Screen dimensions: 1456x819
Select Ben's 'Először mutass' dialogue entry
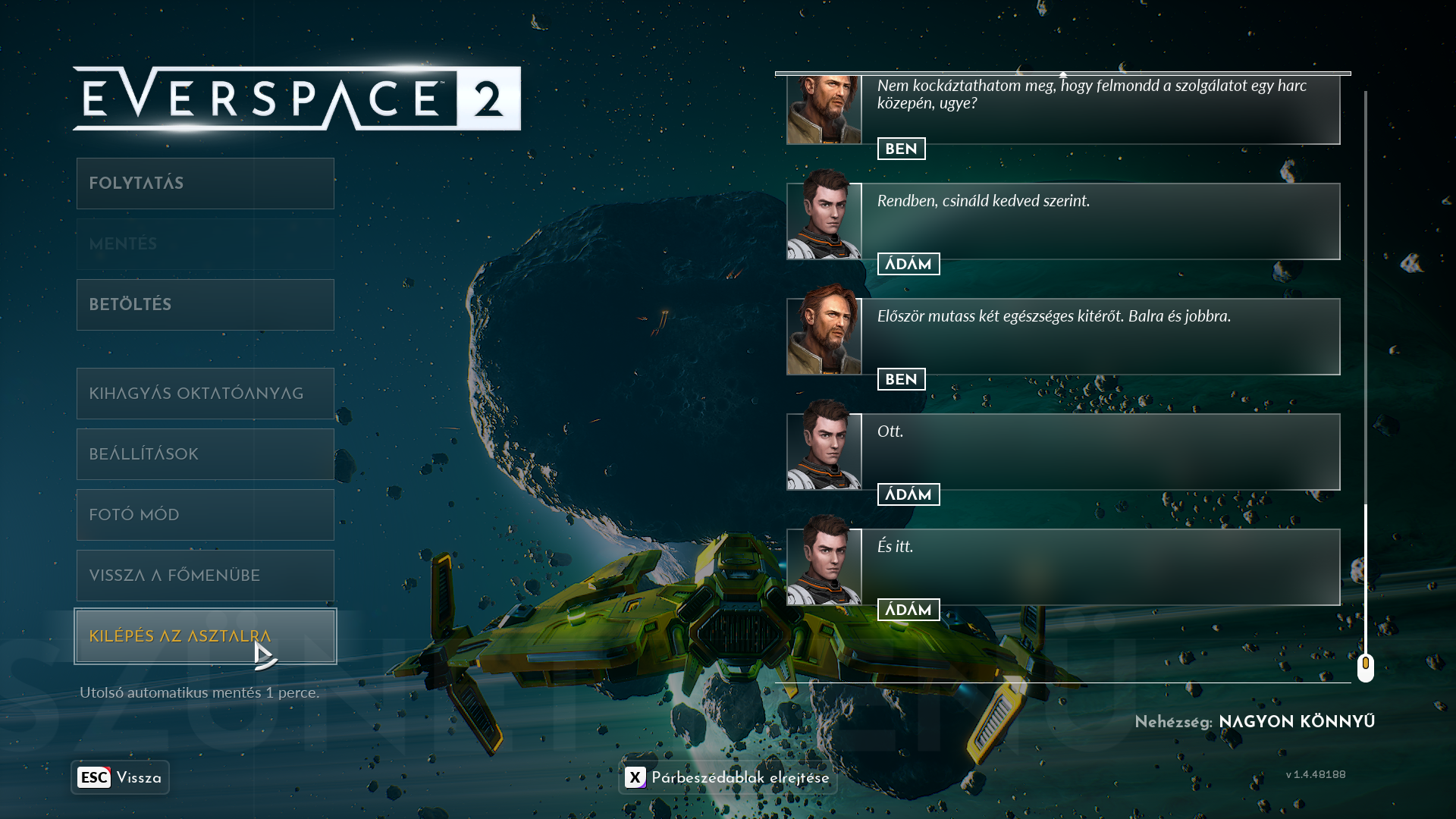1100,337
